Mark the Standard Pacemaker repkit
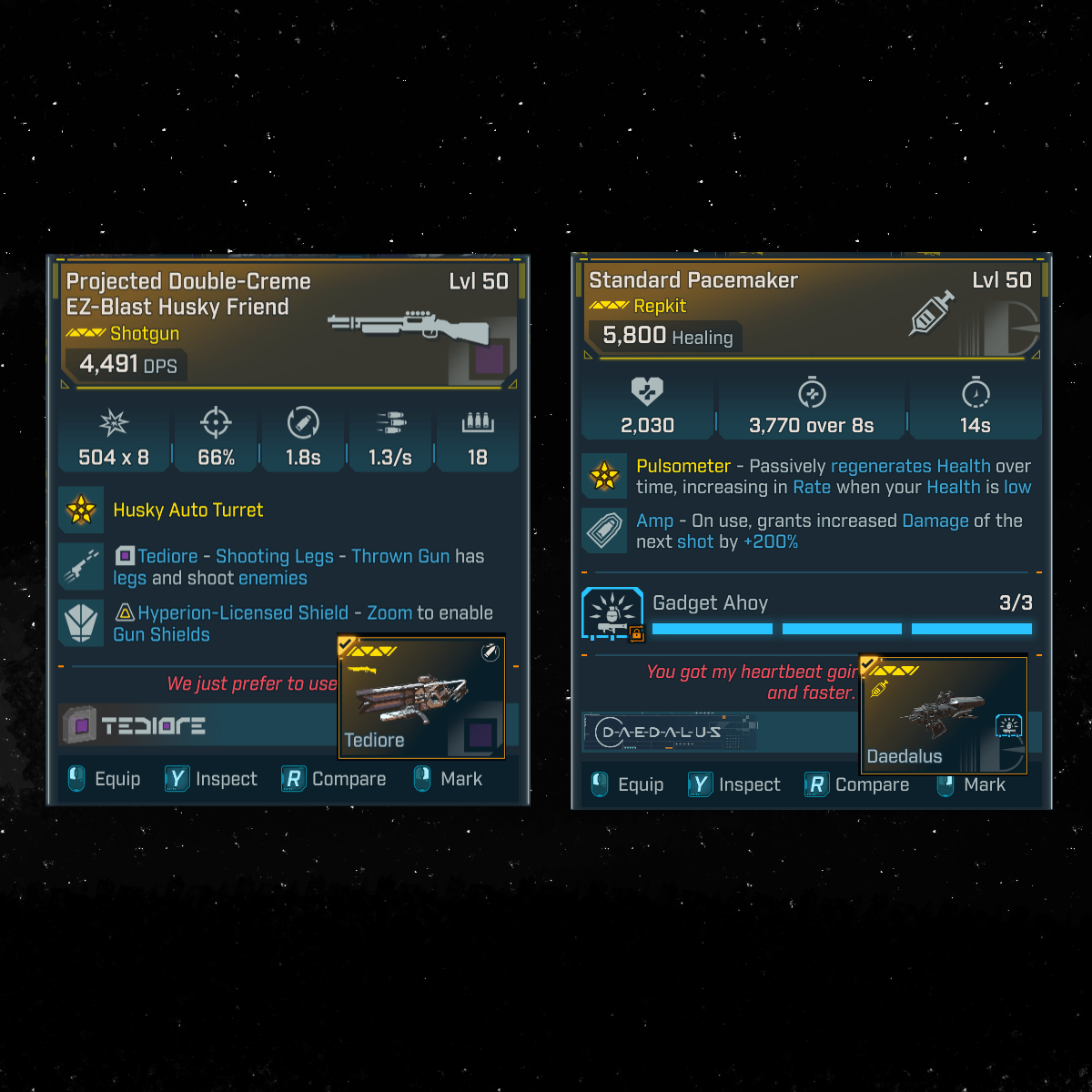Screen dimensions: 1092x1092 pyautogui.click(x=972, y=784)
